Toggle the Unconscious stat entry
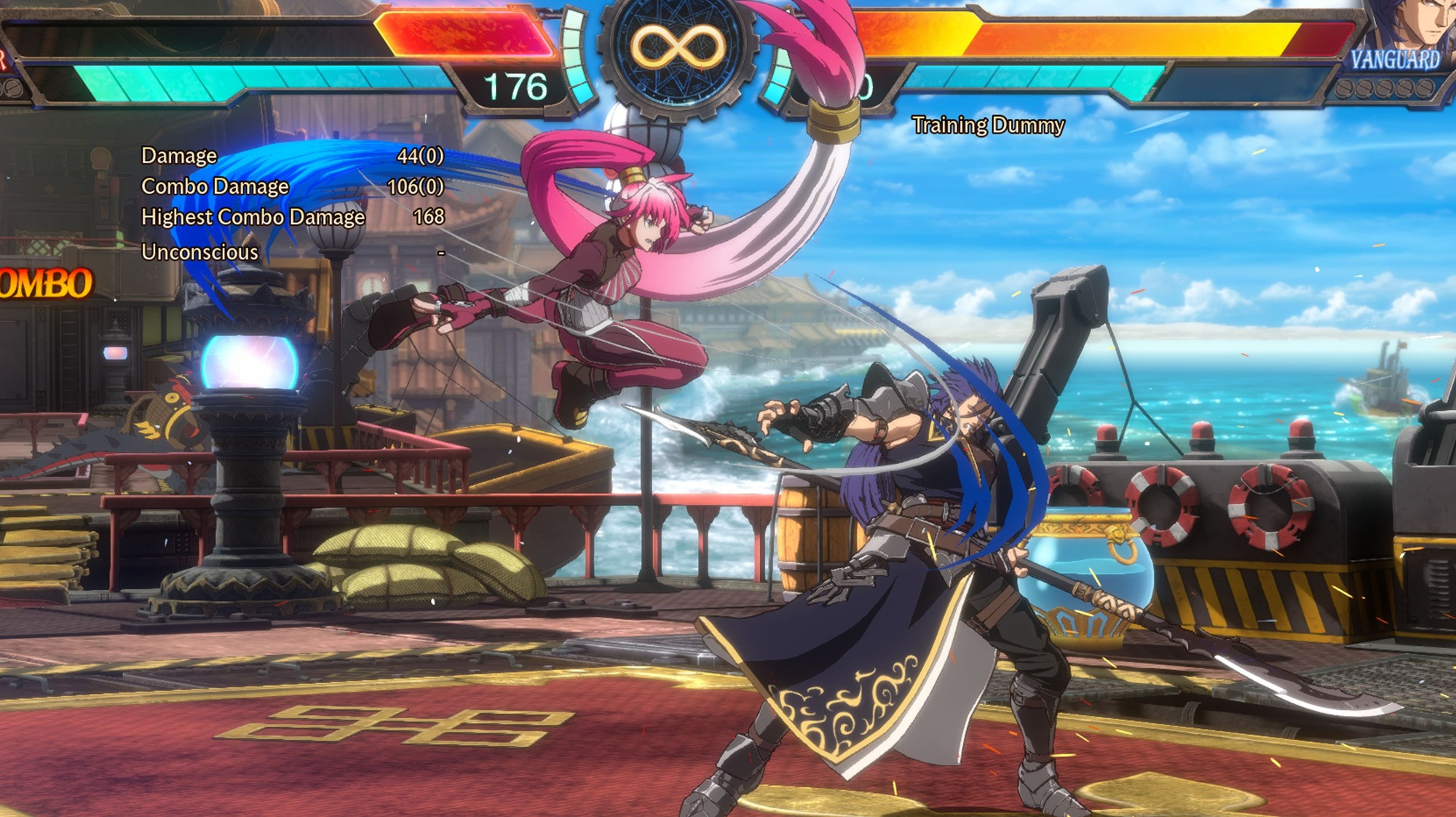 [198, 253]
